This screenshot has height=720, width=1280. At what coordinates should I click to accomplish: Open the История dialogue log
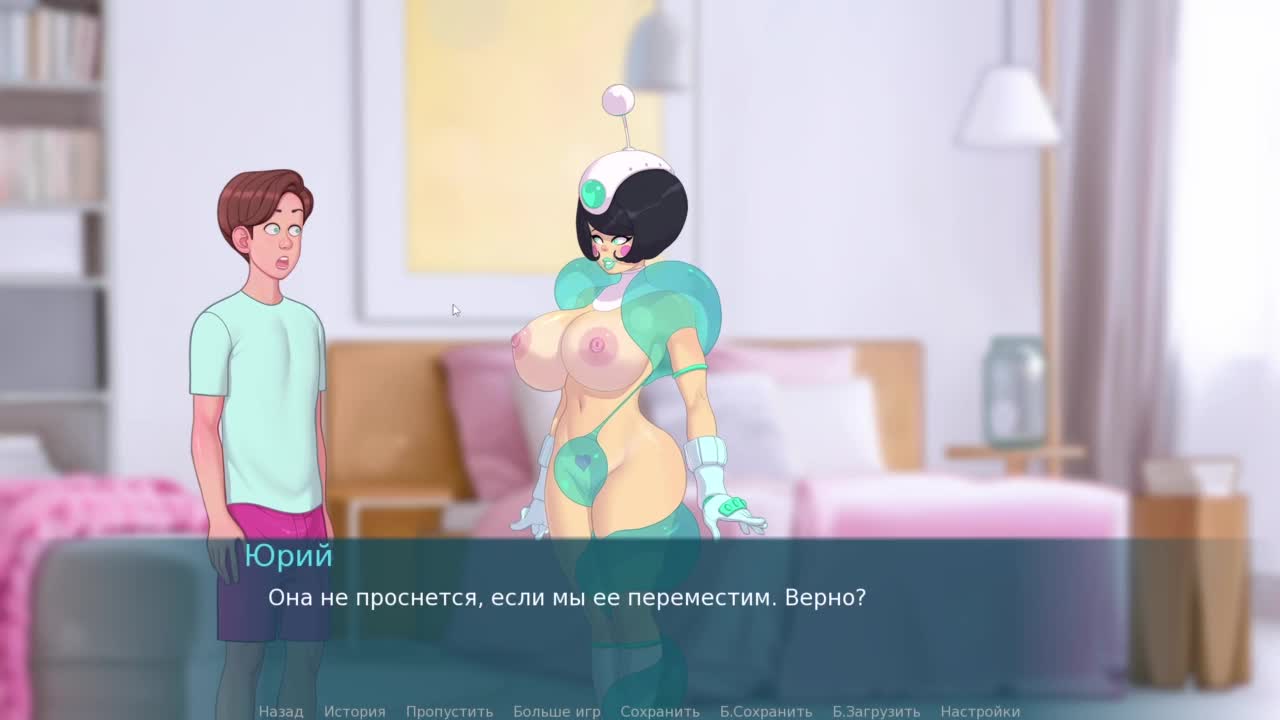pos(354,711)
